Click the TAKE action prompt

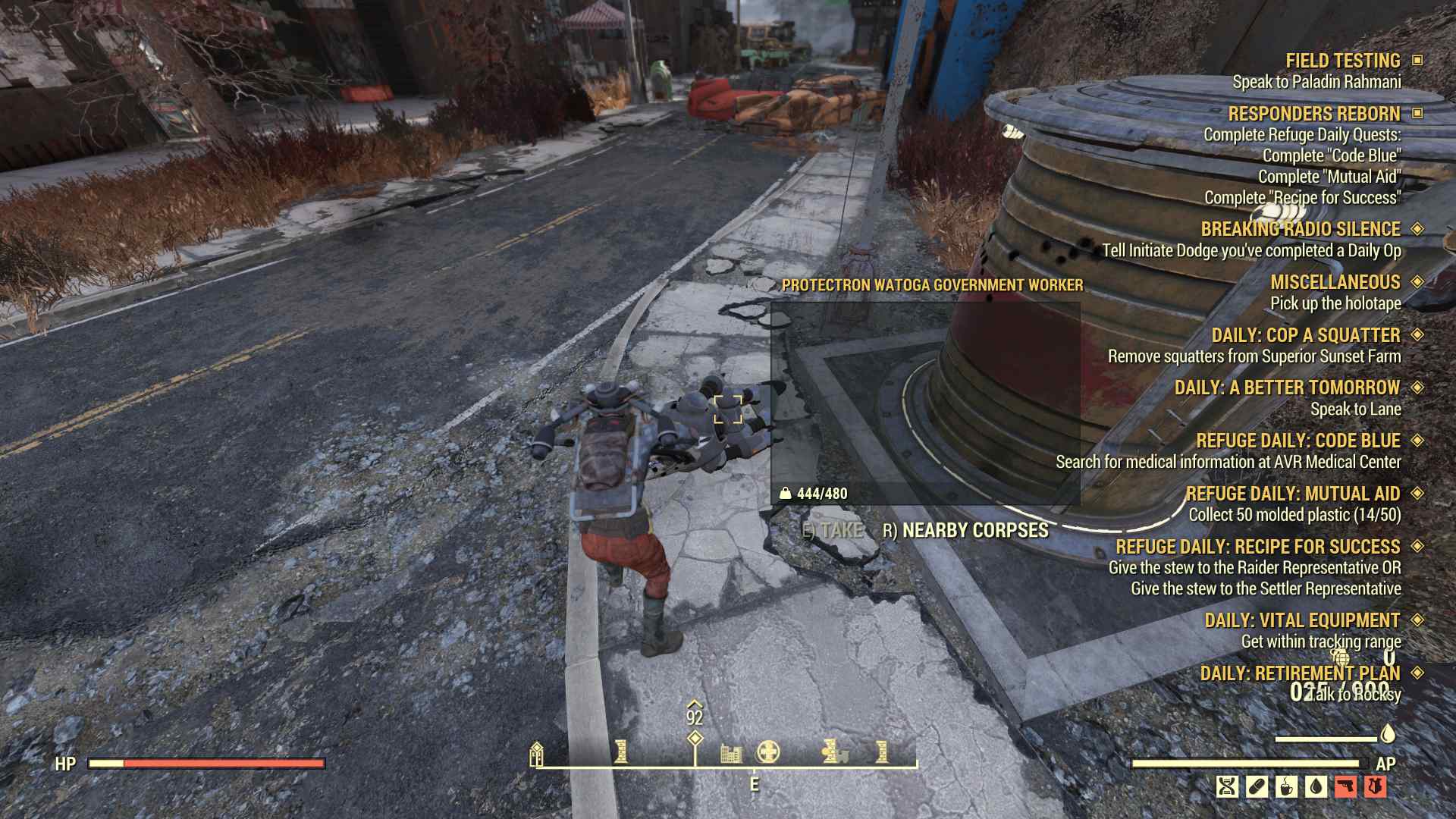tap(833, 532)
